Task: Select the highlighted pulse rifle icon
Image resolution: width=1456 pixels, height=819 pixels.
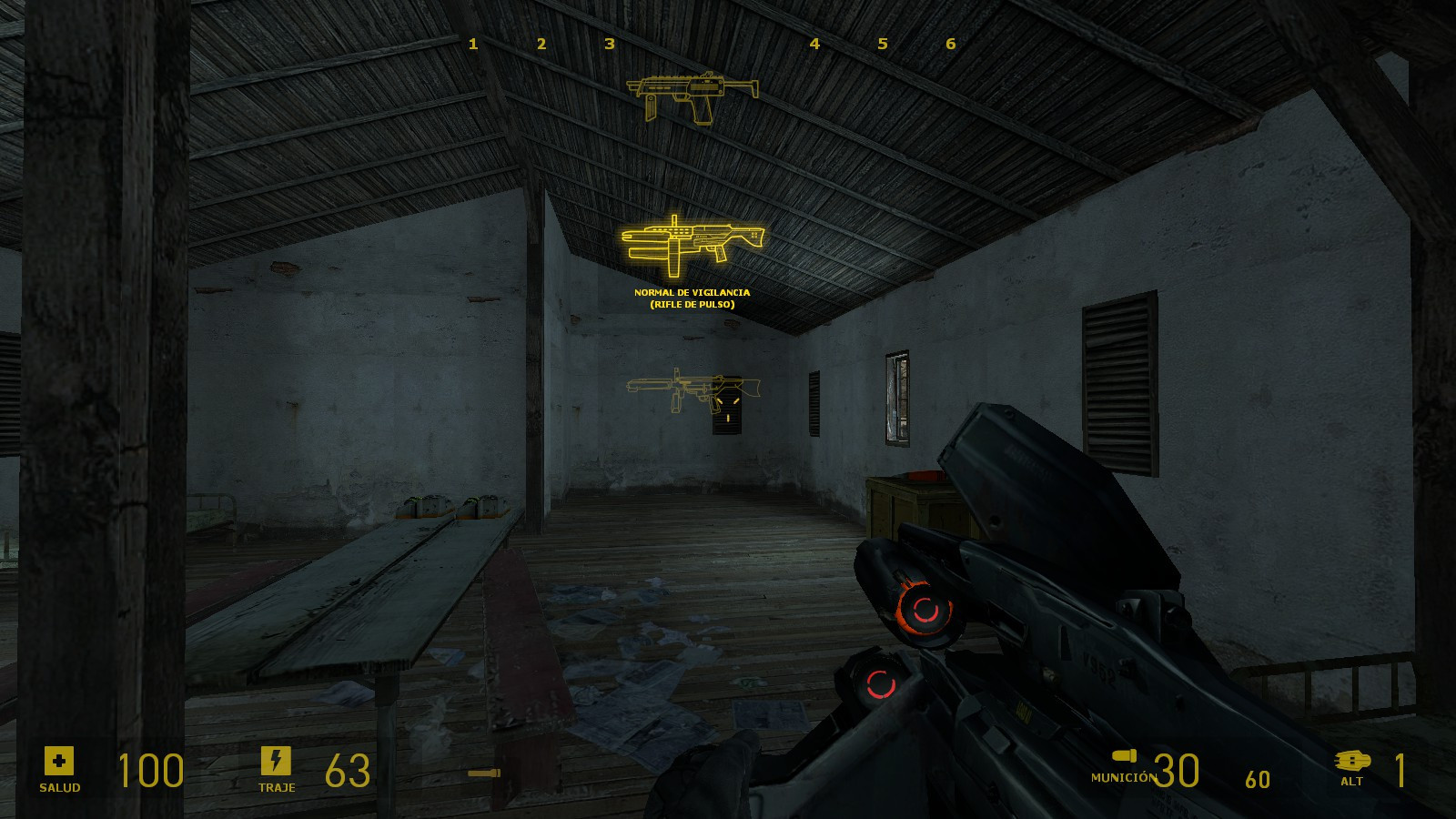Action: click(x=693, y=244)
